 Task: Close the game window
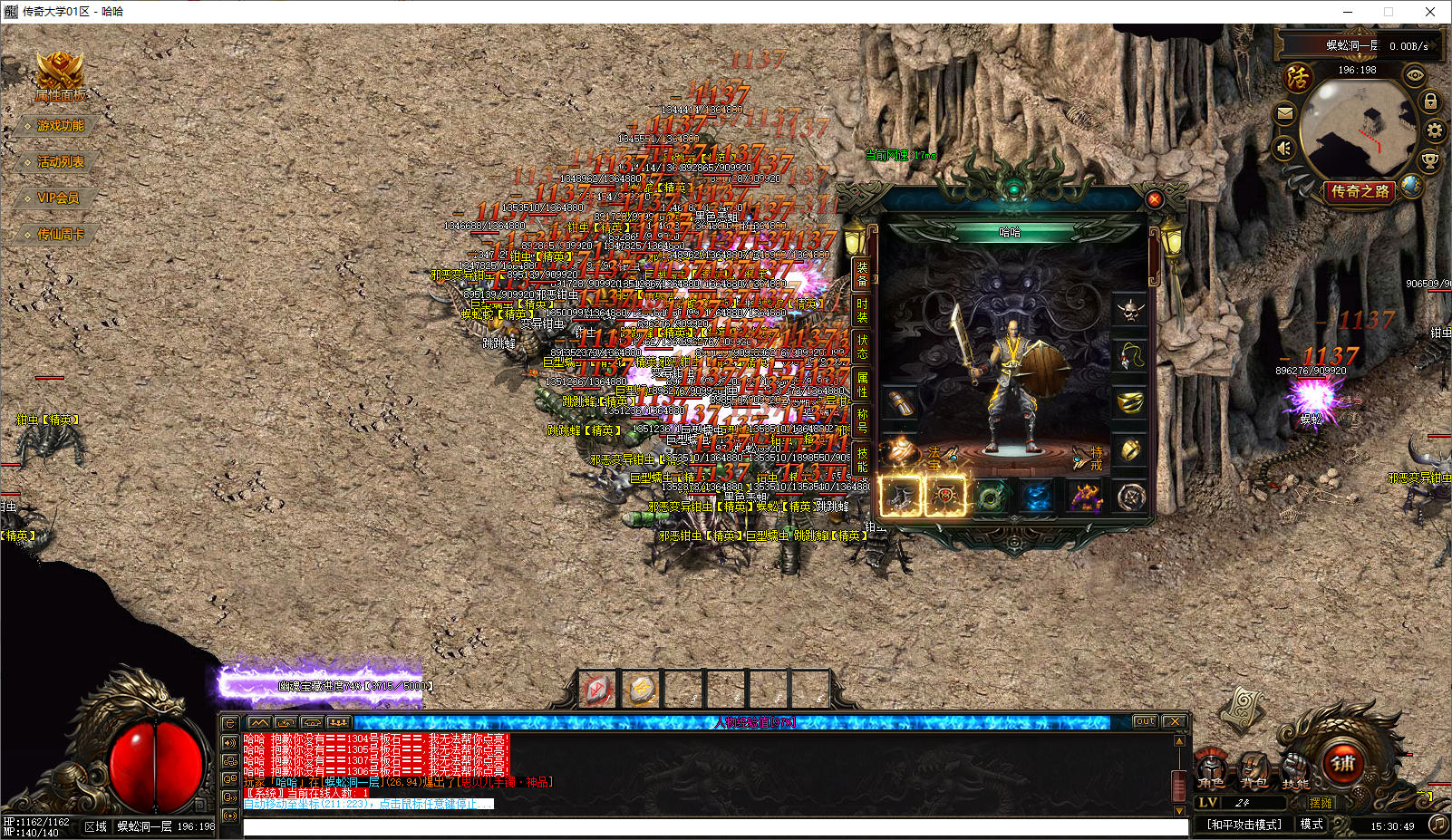[x=1430, y=12]
